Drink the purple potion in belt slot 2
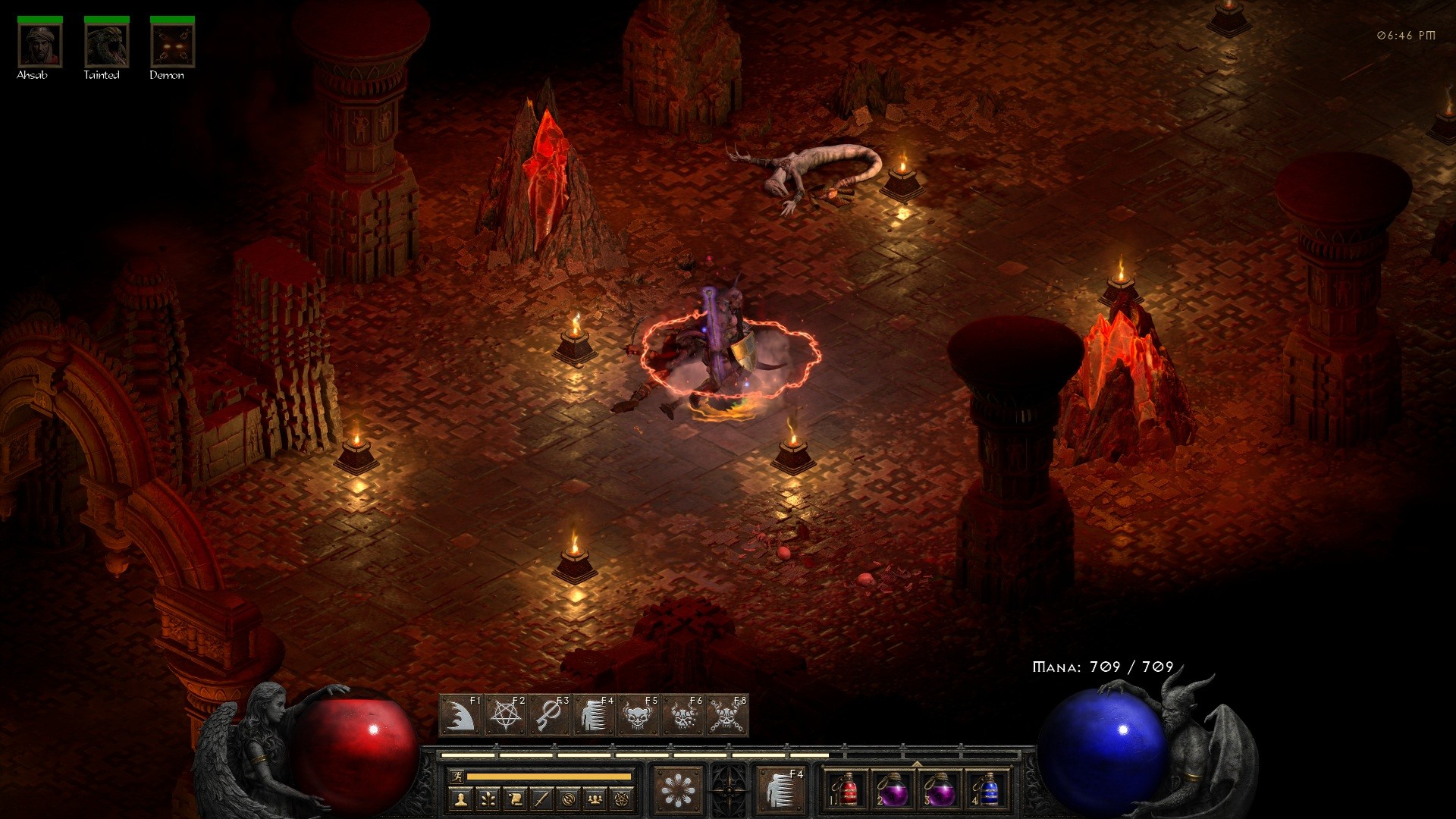 click(893, 790)
